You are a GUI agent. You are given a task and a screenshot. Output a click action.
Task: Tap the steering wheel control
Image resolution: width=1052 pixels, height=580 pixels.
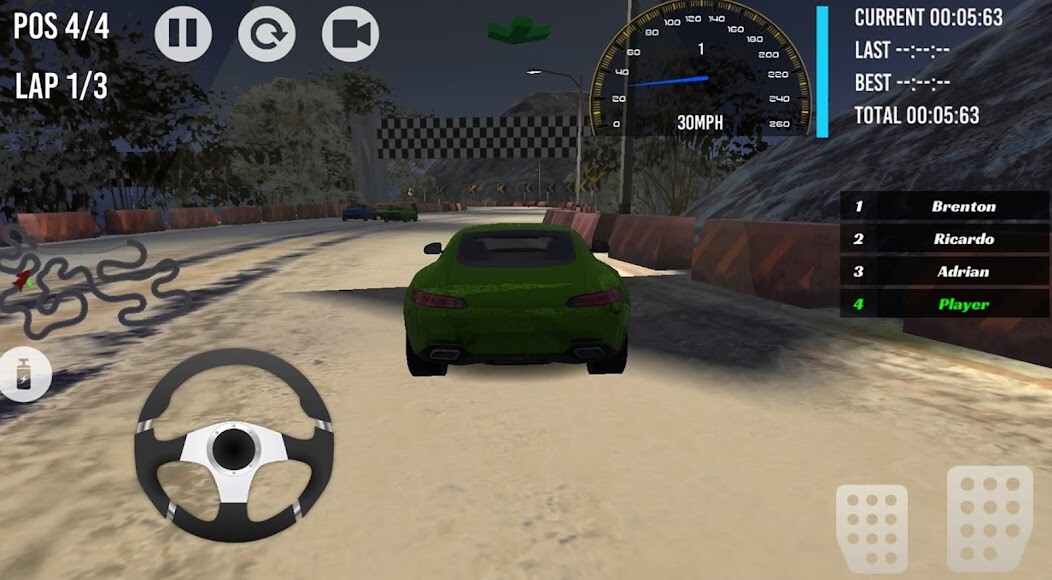(233, 445)
